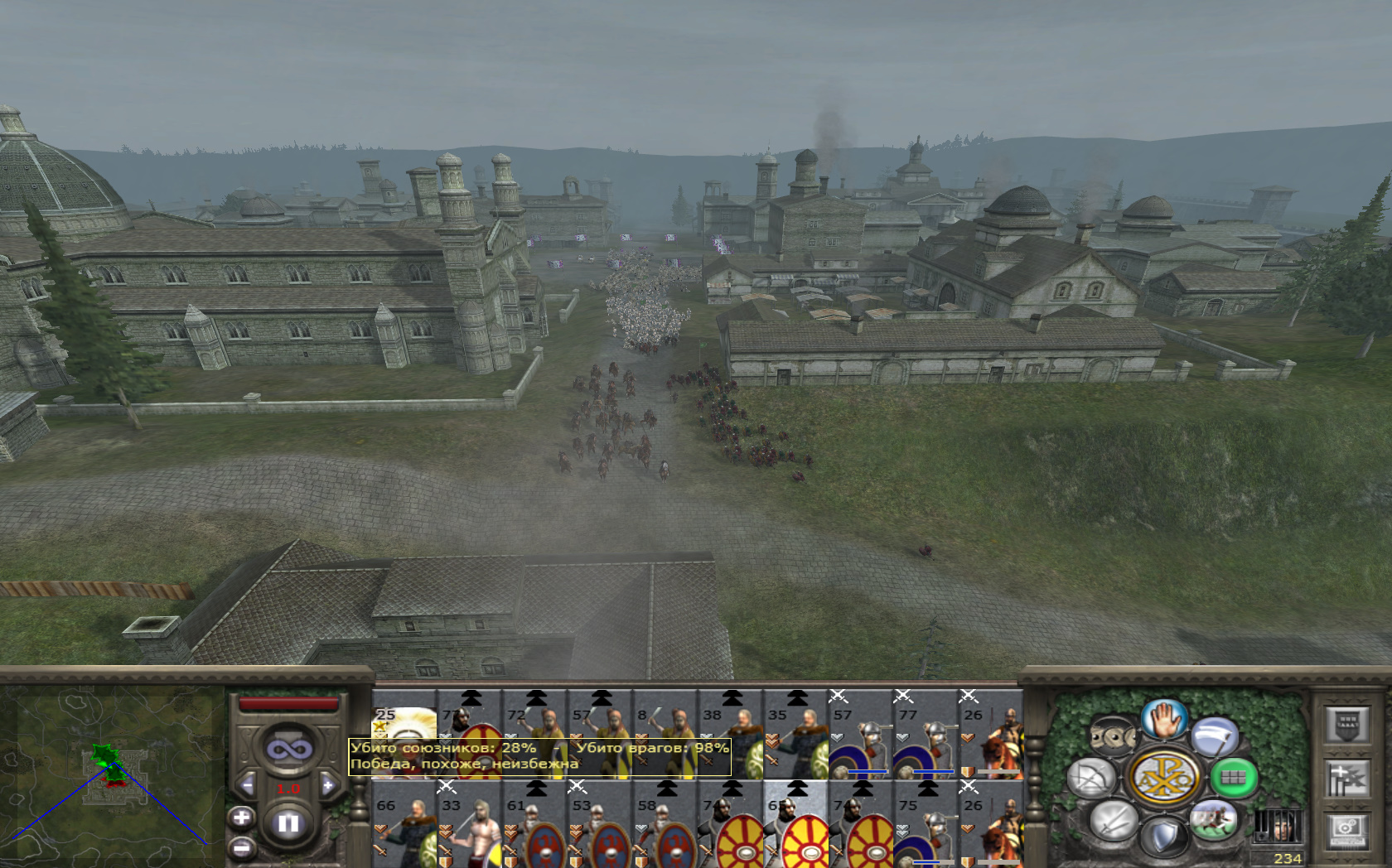Toggle run mode with the horseman icon
The height and width of the screenshot is (868, 1392).
pos(1213,820)
